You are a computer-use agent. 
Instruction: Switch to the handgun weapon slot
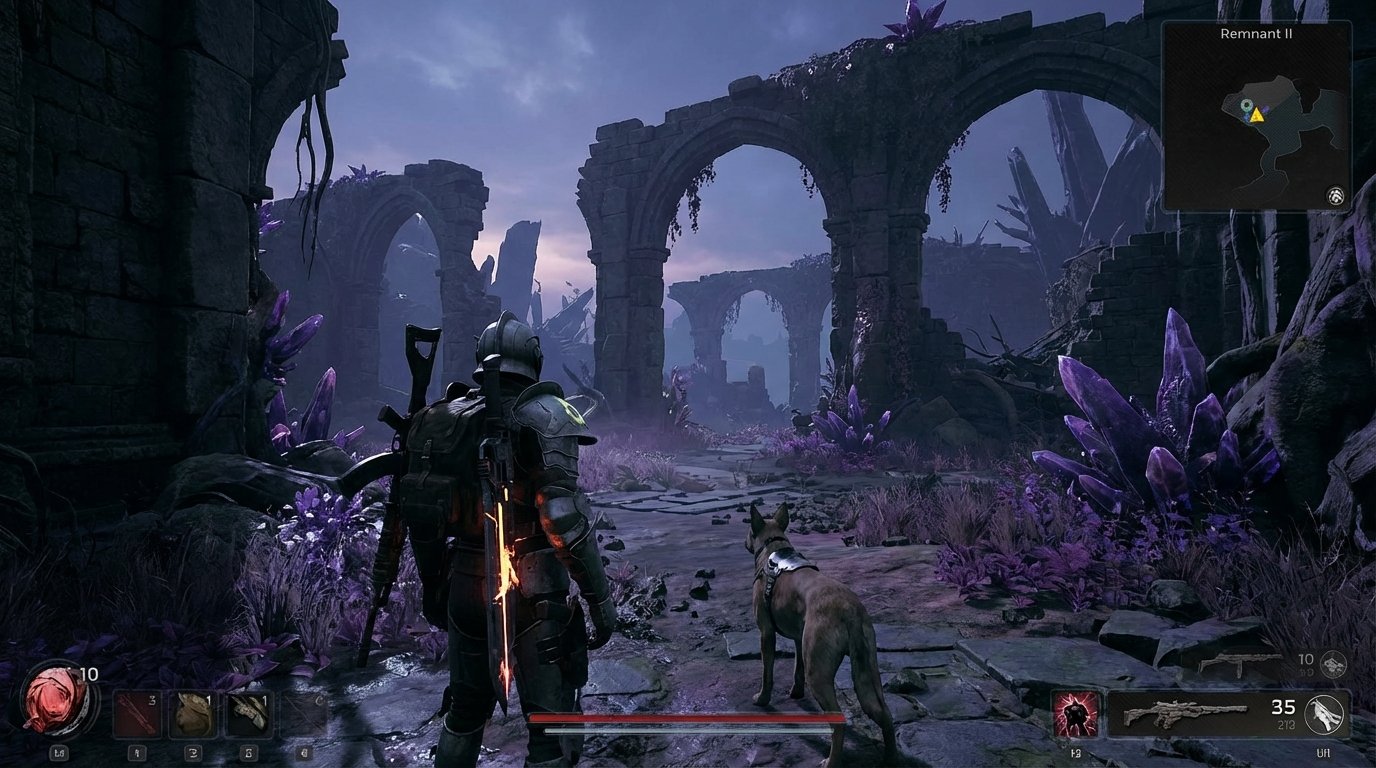(x=1239, y=662)
